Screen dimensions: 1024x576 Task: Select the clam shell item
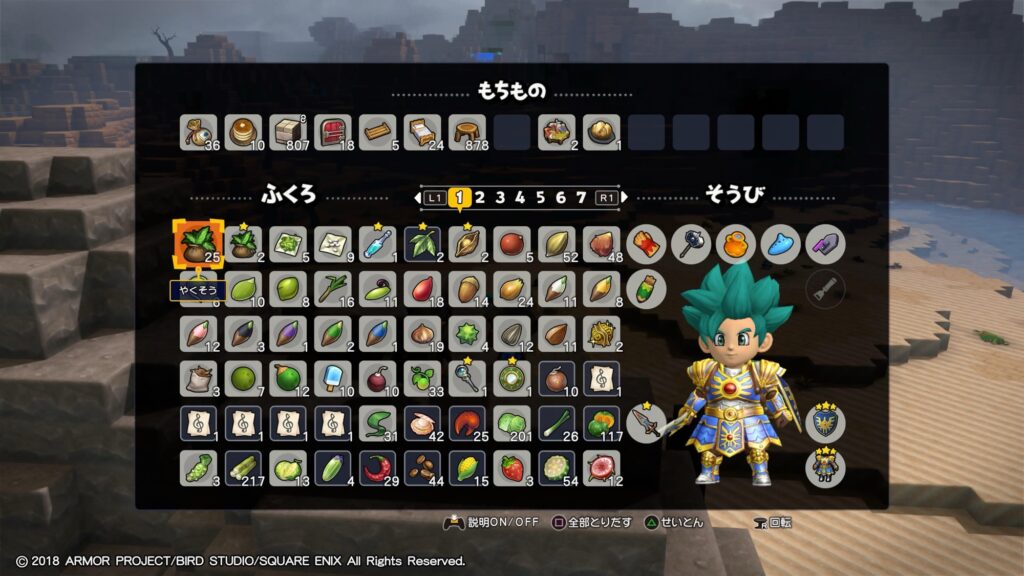pos(422,423)
